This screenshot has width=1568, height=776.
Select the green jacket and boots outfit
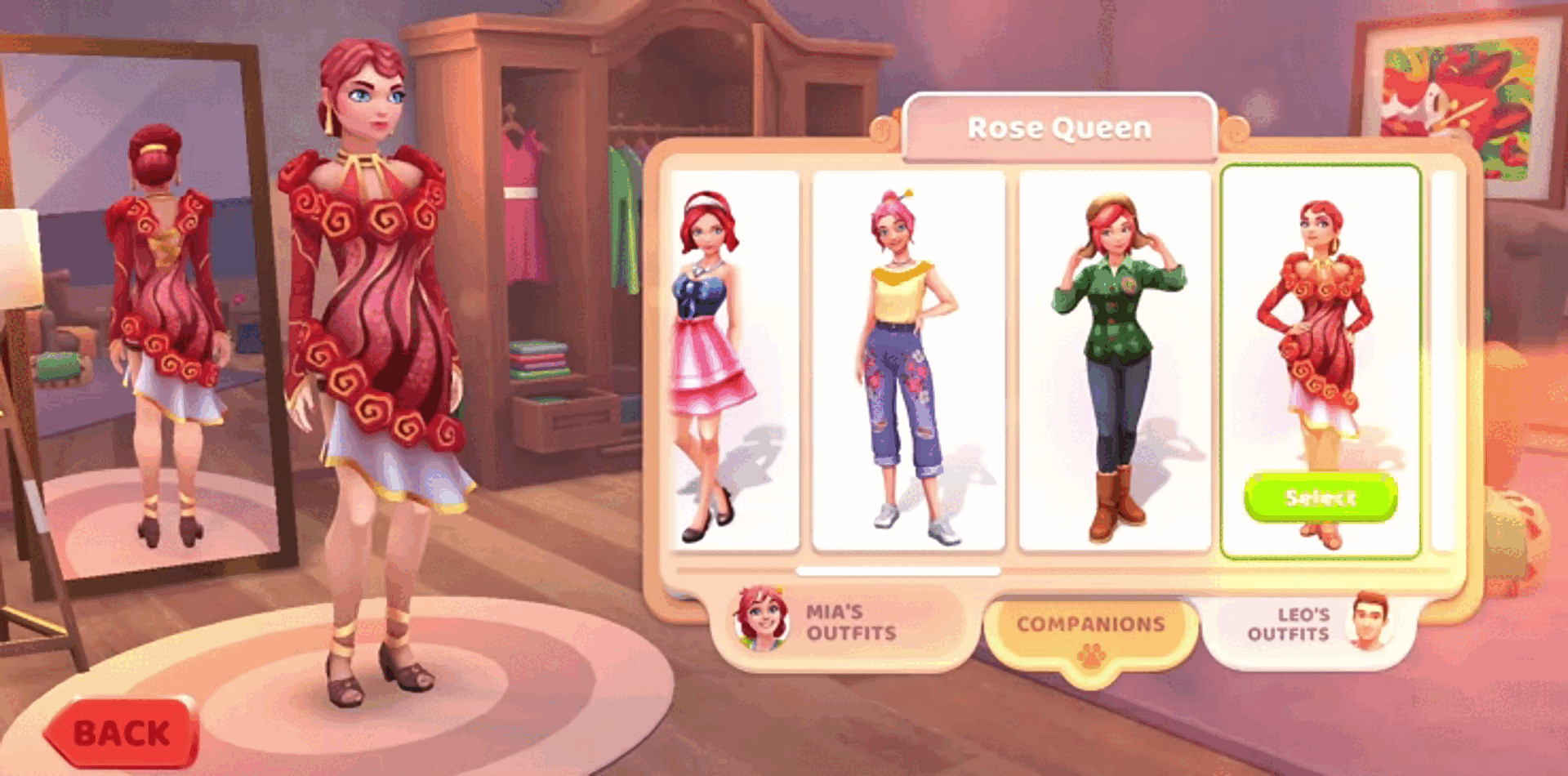point(1115,359)
